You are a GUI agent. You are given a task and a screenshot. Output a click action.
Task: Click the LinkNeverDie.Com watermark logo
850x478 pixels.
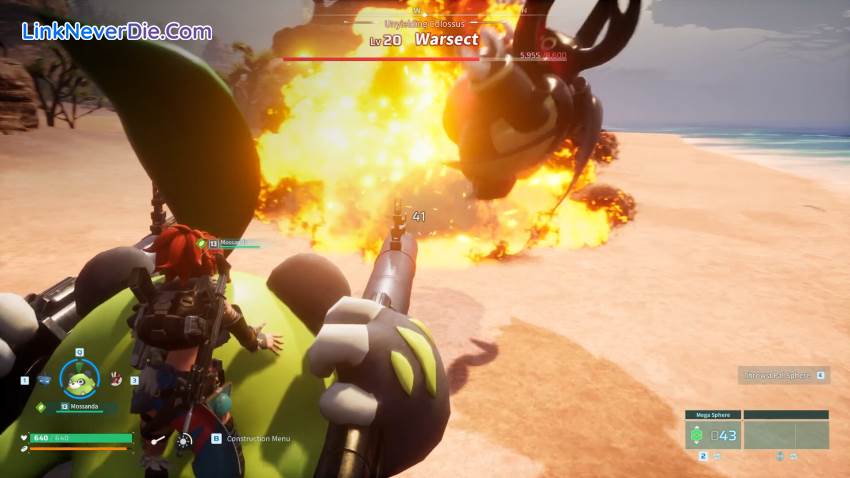click(117, 30)
